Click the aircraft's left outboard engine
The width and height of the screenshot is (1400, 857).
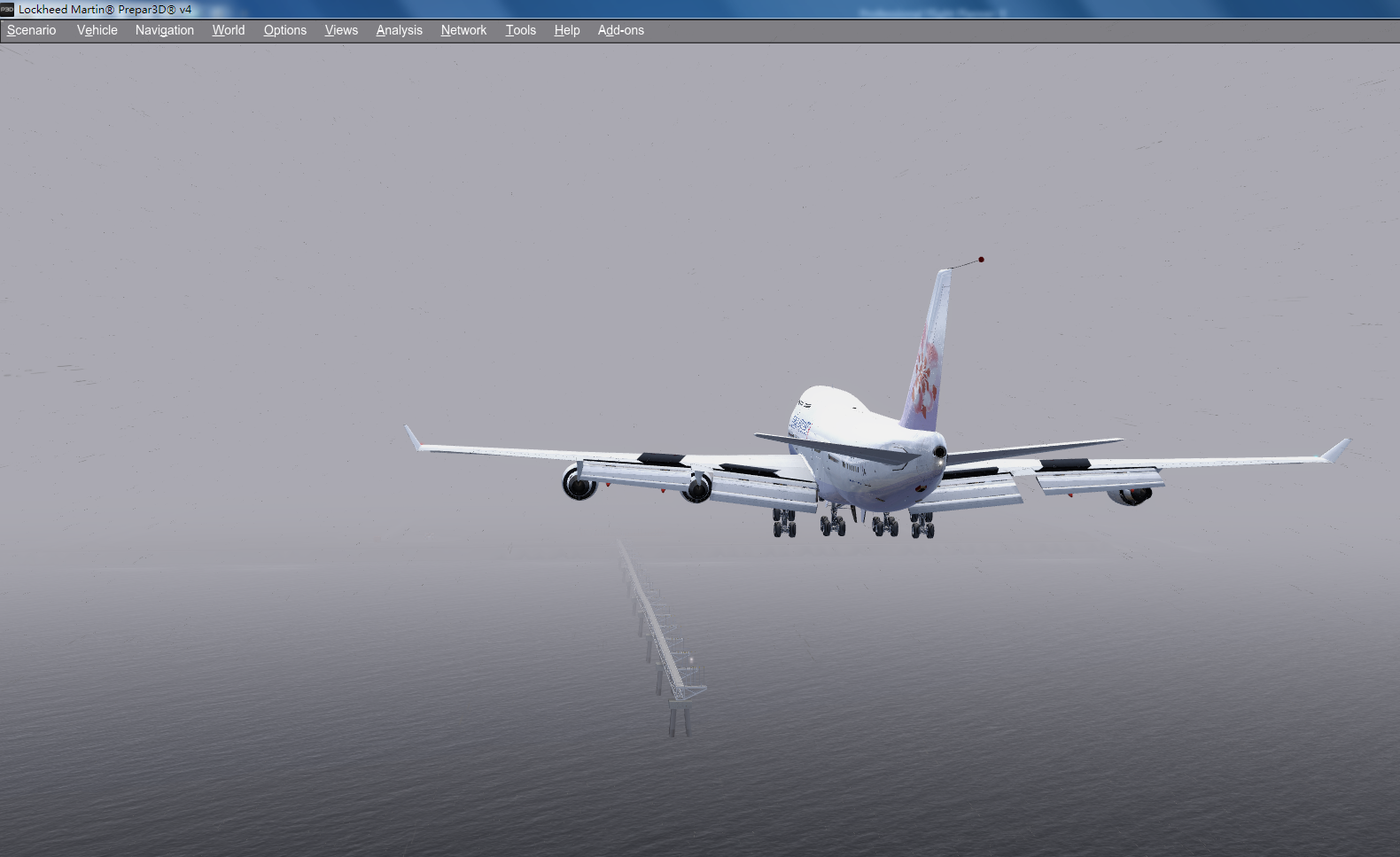578,484
